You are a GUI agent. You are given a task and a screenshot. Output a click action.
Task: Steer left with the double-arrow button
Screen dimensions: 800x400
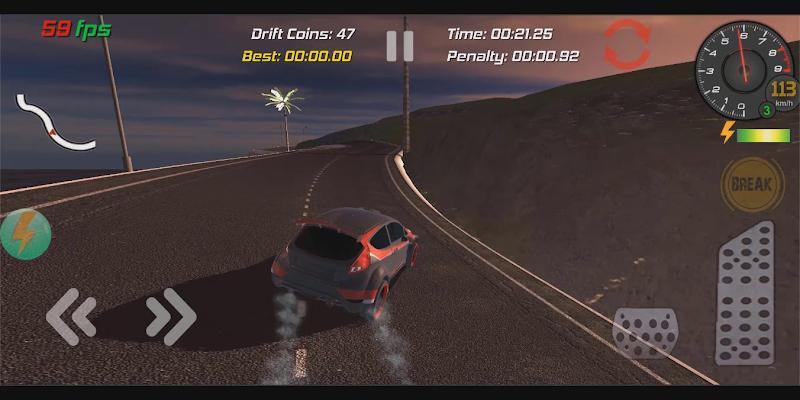(x=72, y=317)
